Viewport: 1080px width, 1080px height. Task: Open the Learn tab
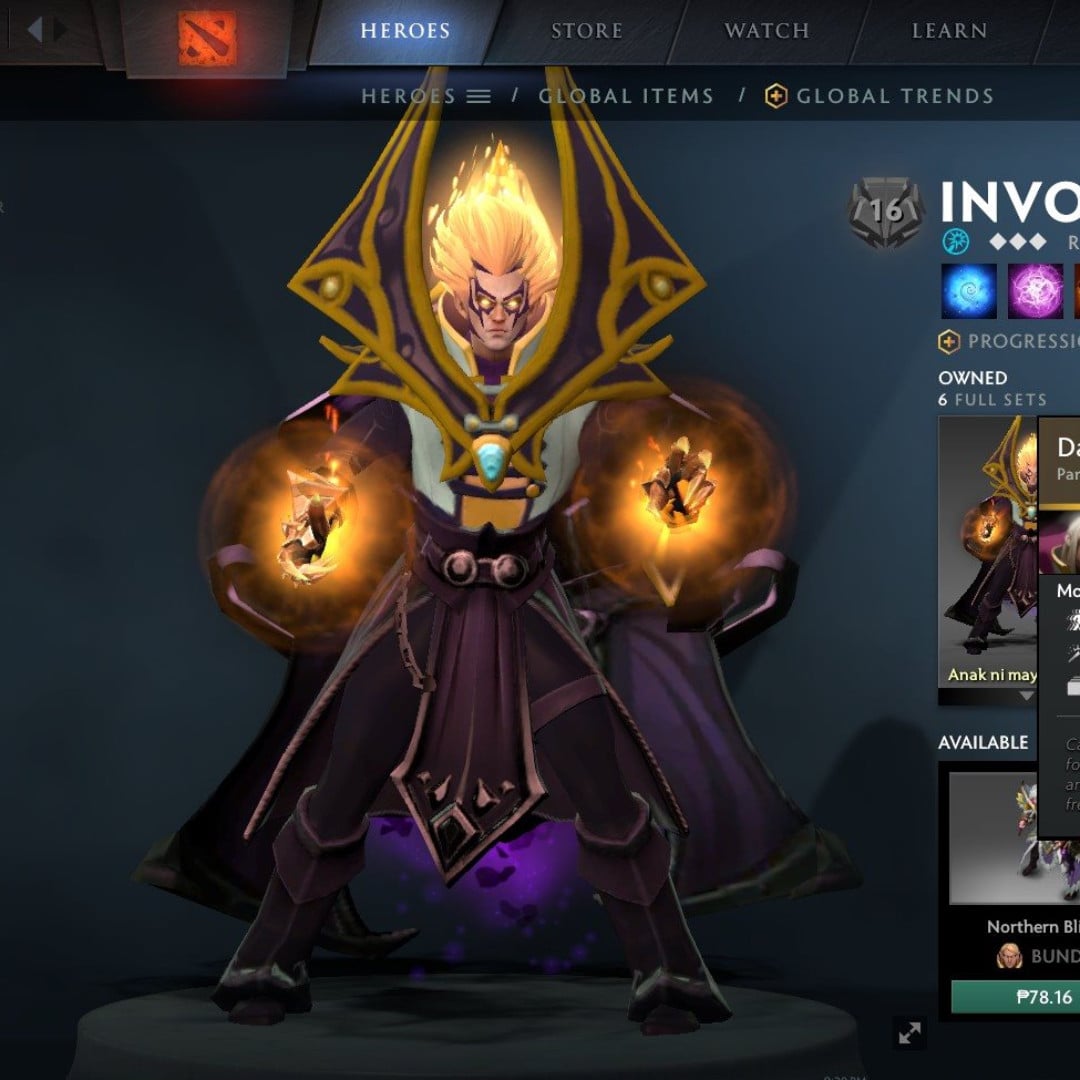click(949, 31)
